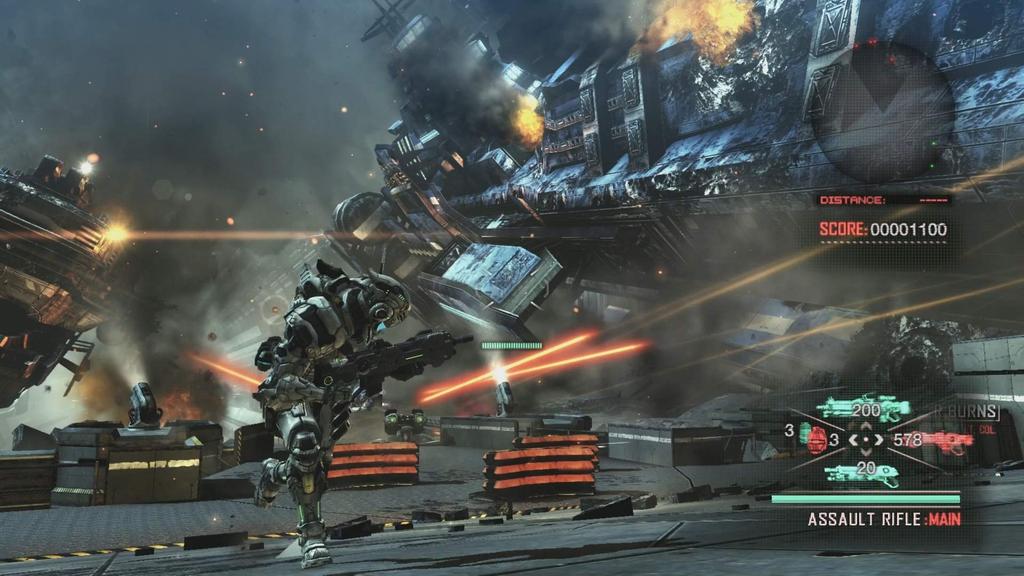The image size is (1024, 576).
Task: Select the red grenade icon
Action: (x=815, y=441)
